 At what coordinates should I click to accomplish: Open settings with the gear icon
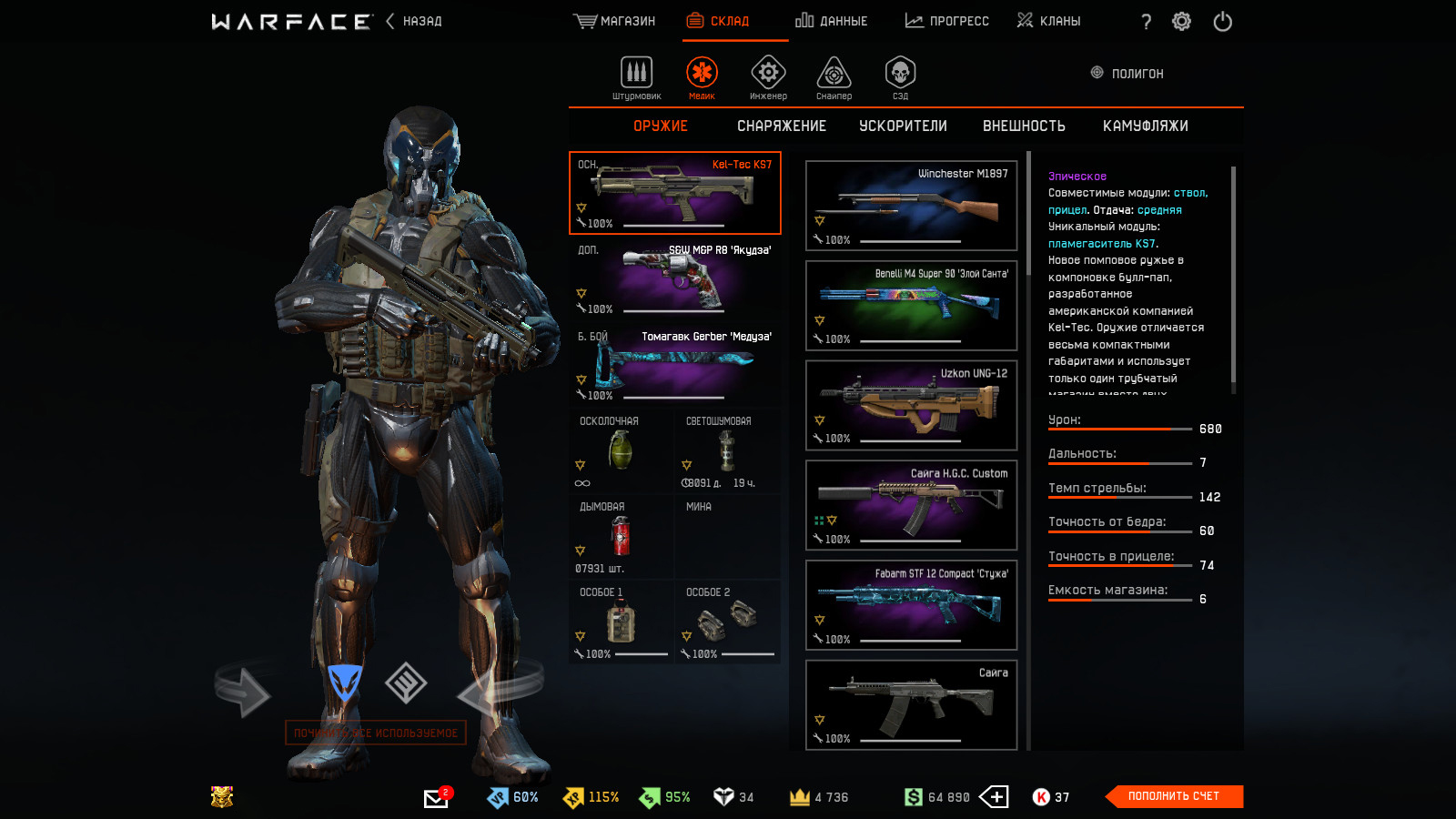click(x=1181, y=22)
